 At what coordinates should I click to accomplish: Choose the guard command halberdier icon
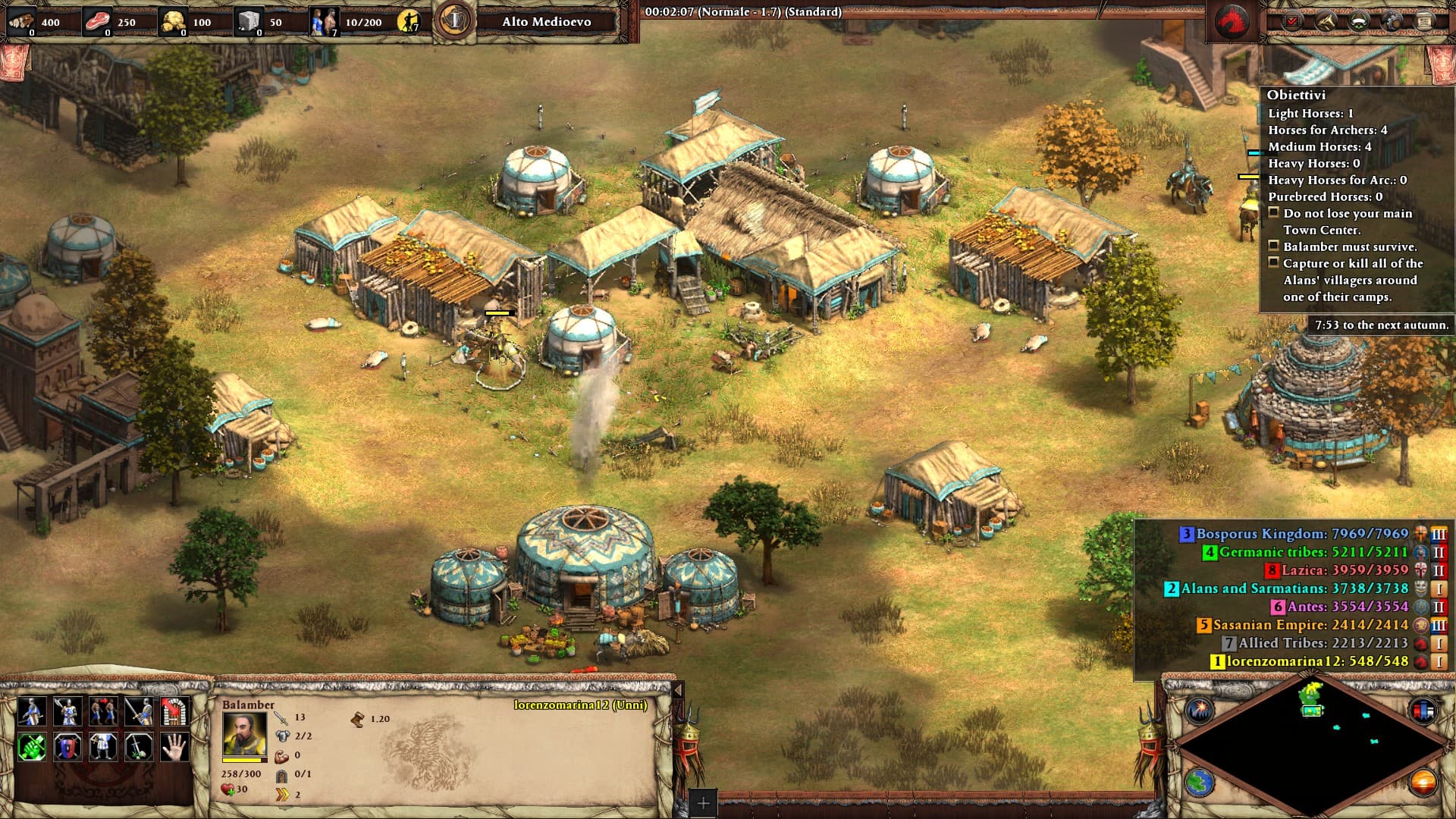coord(67,711)
